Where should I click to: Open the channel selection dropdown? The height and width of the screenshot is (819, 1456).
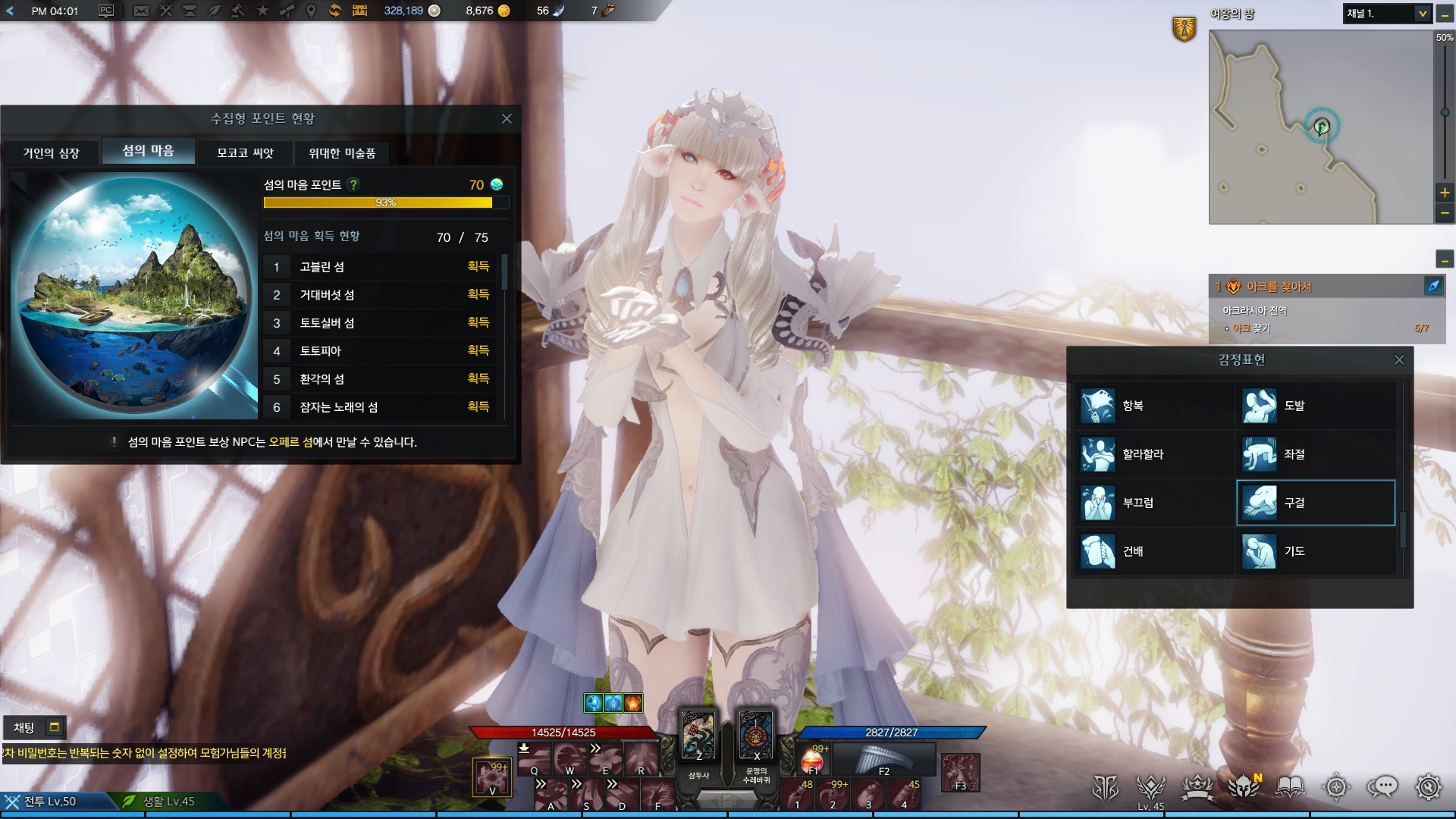(x=1422, y=14)
